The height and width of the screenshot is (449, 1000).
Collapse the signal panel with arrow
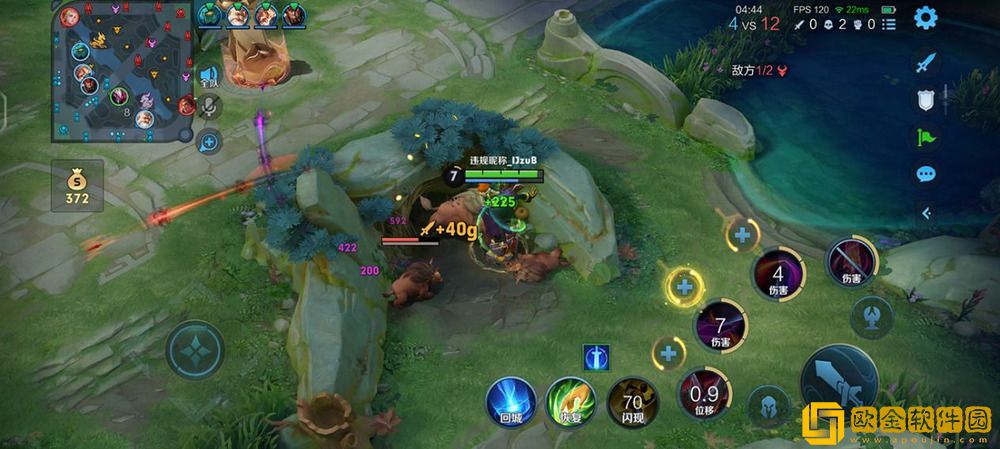click(x=926, y=212)
